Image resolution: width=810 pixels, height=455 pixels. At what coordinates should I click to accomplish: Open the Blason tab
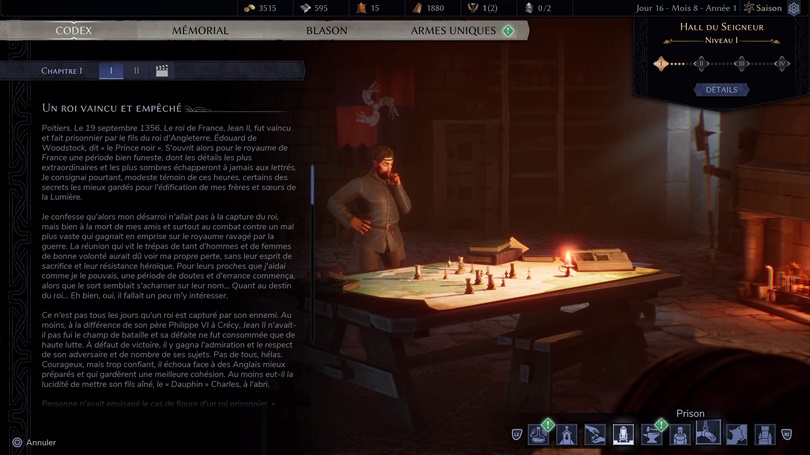[326, 31]
